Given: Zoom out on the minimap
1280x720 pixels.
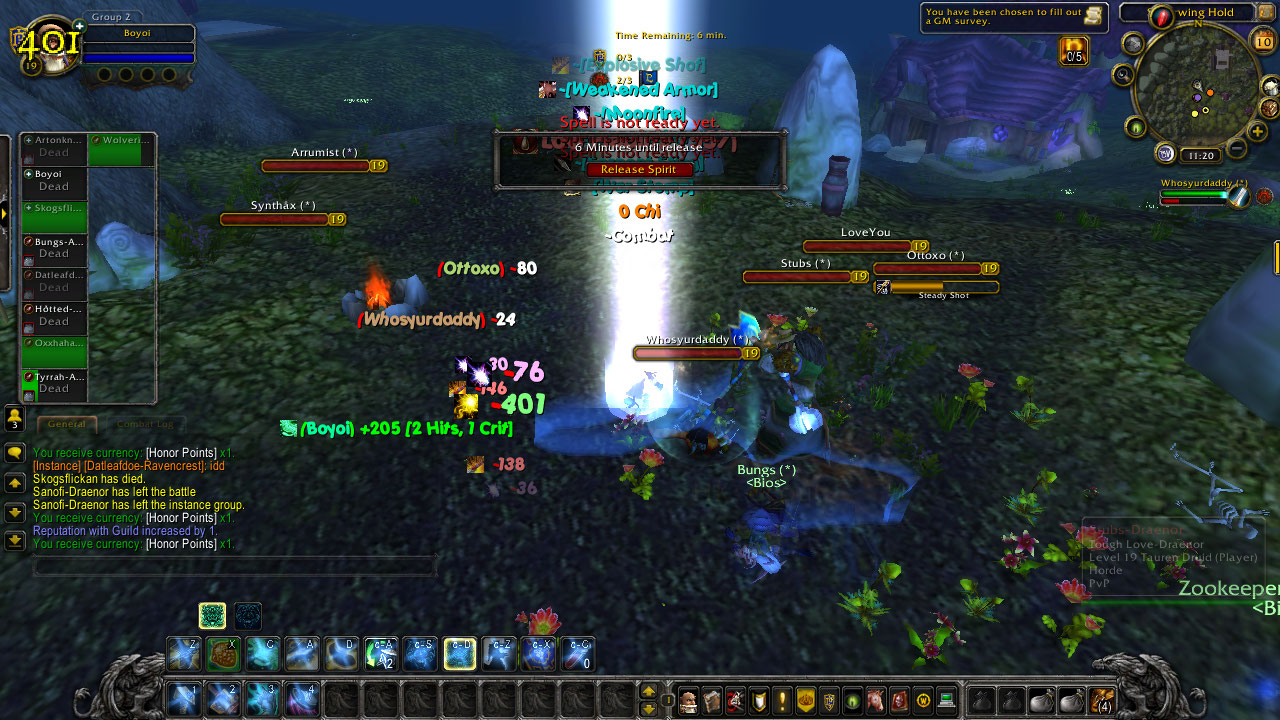Looking at the screenshot, I should click(x=1236, y=149).
